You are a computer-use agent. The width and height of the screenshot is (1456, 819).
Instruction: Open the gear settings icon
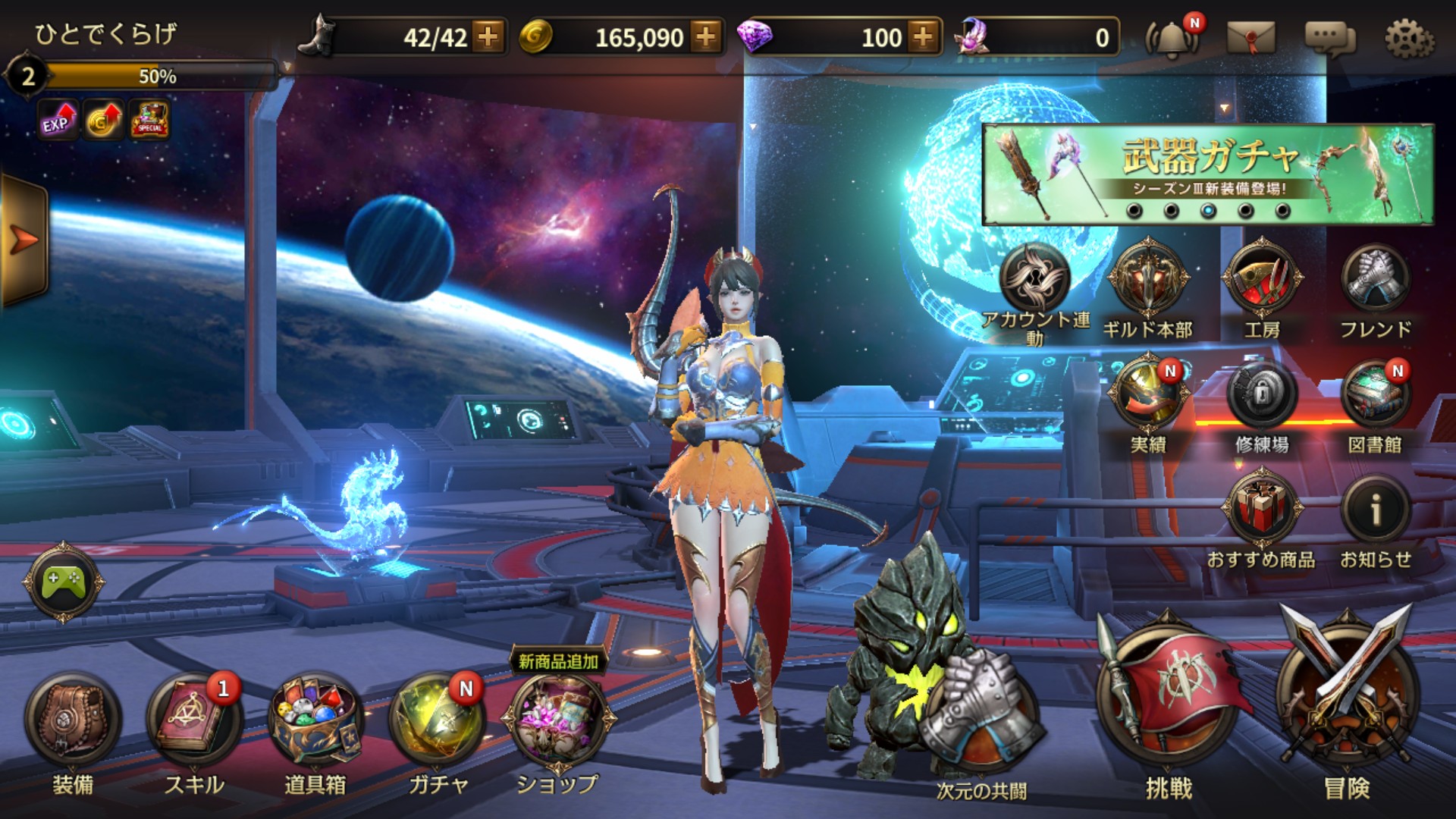tap(1409, 38)
